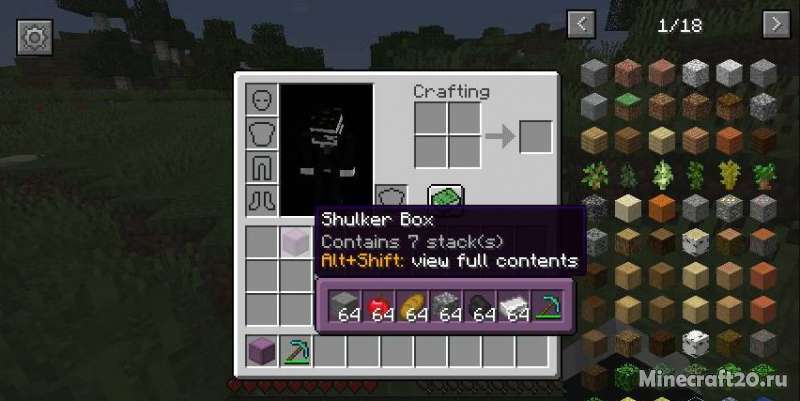800x401 pixels.
Task: Select the purple shulker box in hotbar
Action: click(x=262, y=351)
